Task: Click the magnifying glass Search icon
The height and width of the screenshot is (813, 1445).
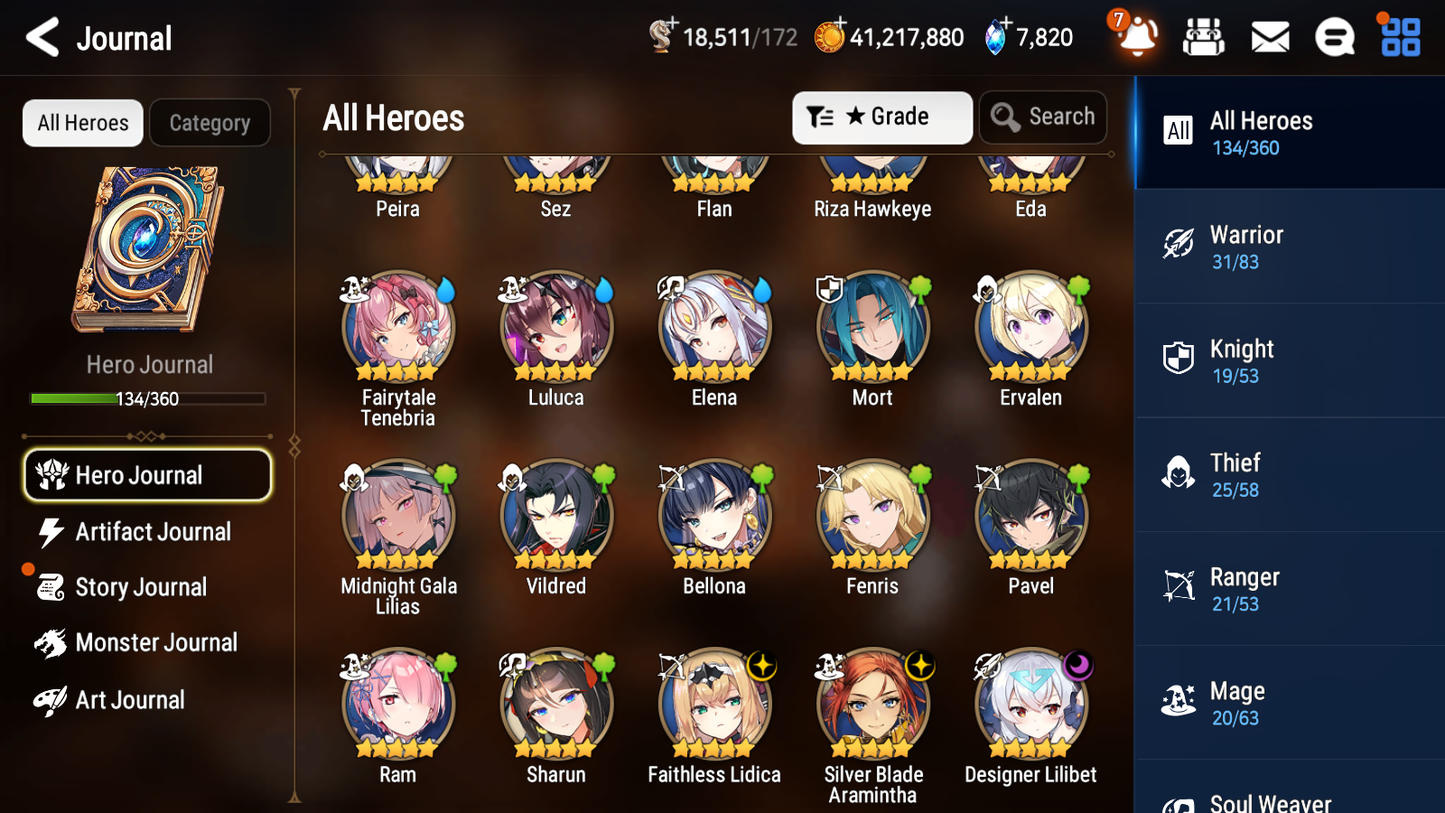Action: [x=1004, y=117]
